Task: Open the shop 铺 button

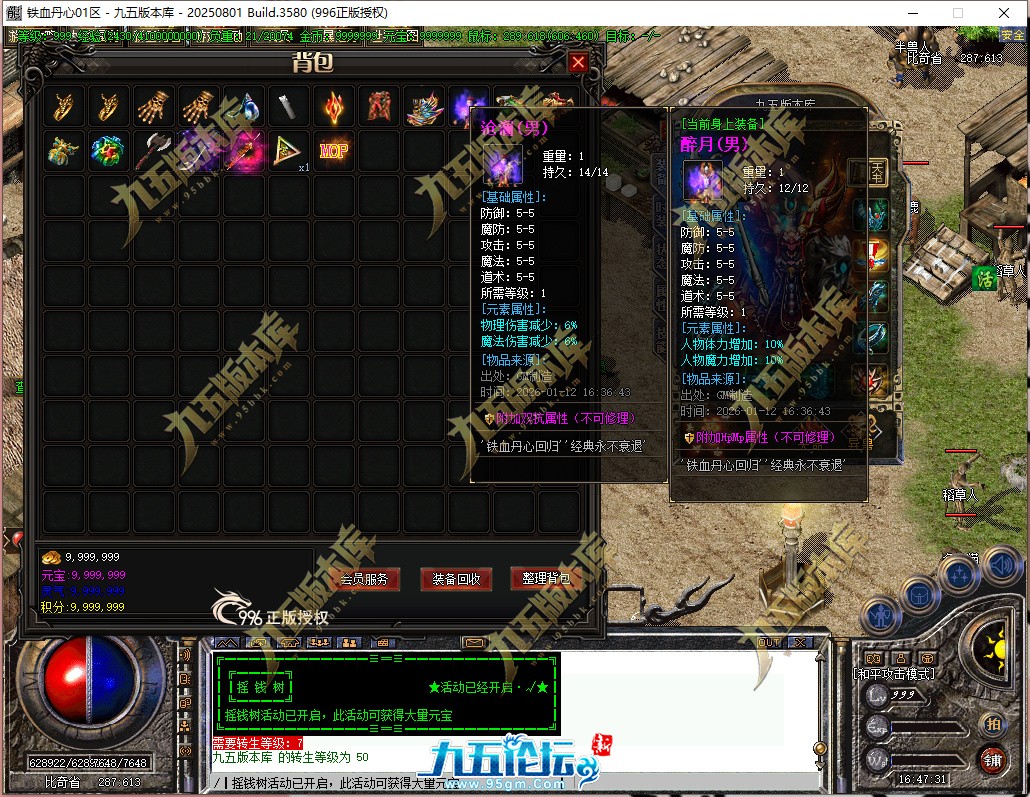Action: pyautogui.click(x=993, y=759)
